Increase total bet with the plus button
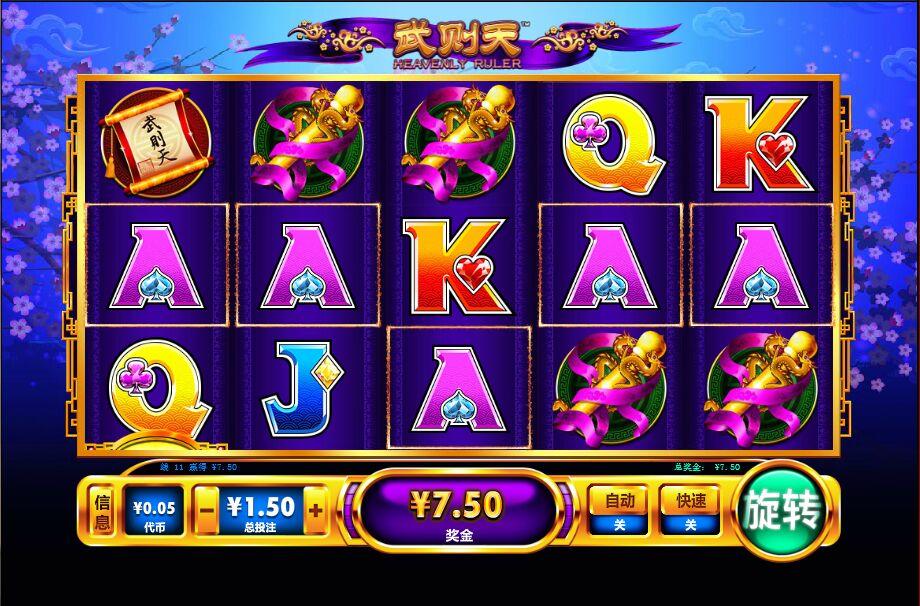 [x=315, y=510]
